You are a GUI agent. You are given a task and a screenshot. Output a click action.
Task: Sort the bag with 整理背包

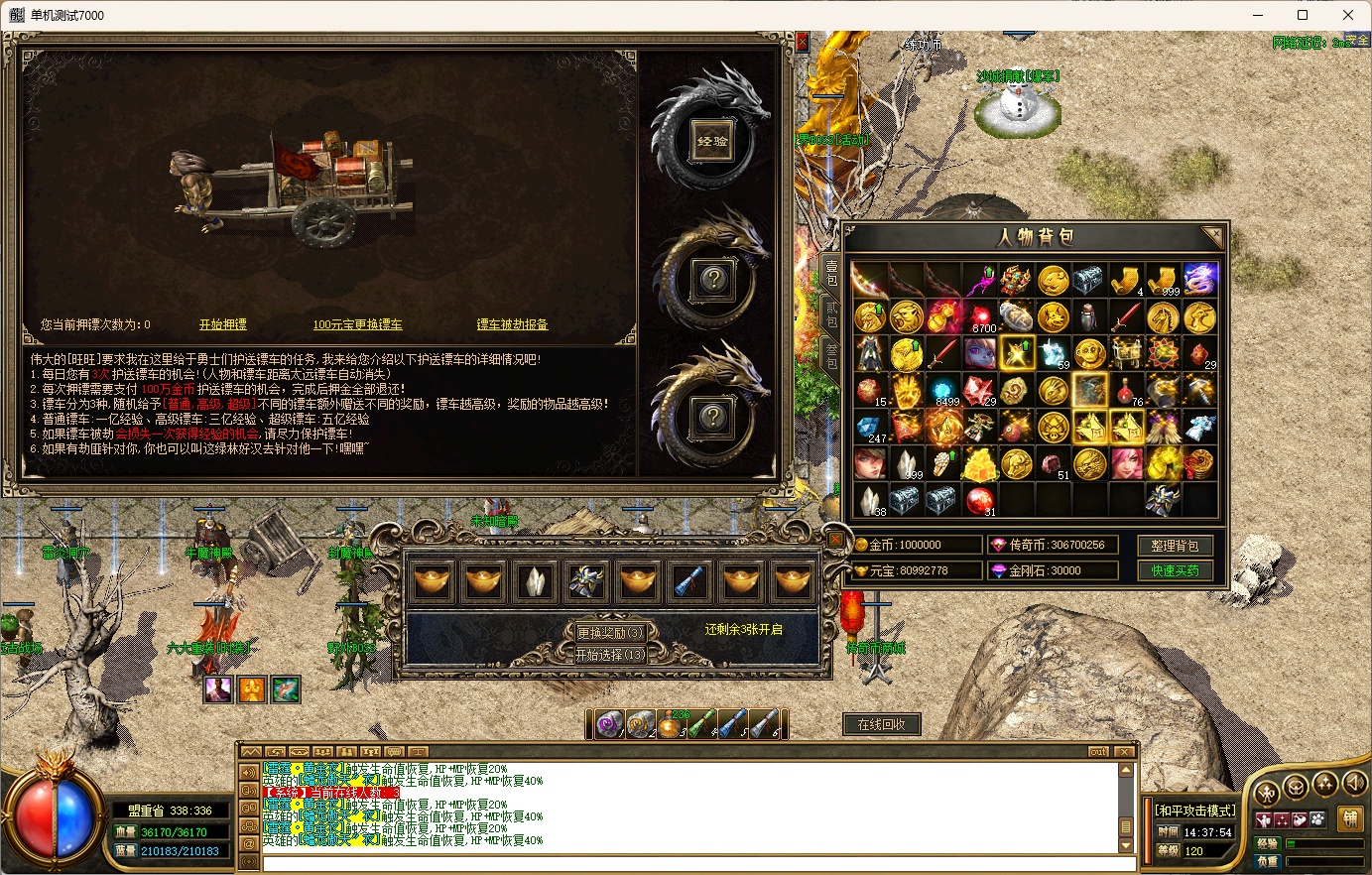pyautogui.click(x=1175, y=545)
